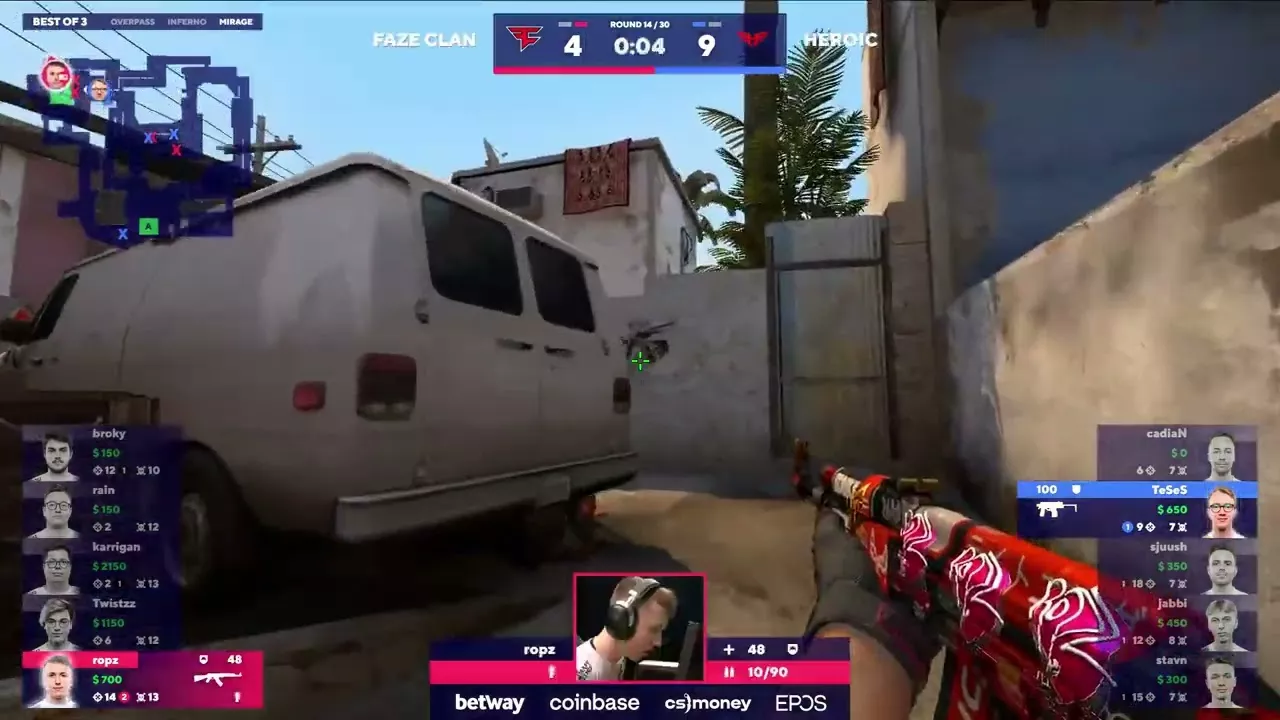Click the A bombsite marker on radar
This screenshot has height=720, width=1280.
(148, 226)
